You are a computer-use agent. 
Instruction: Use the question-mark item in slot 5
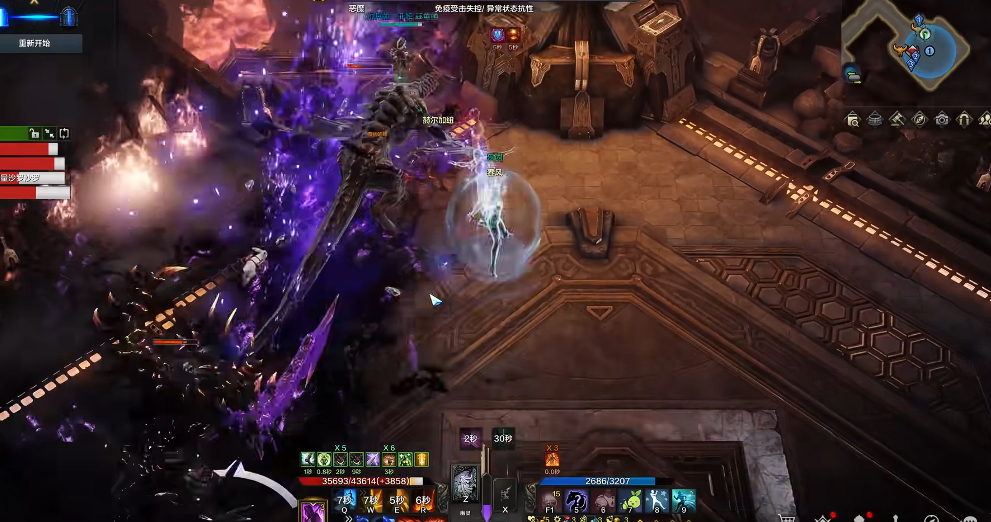tap(576, 500)
